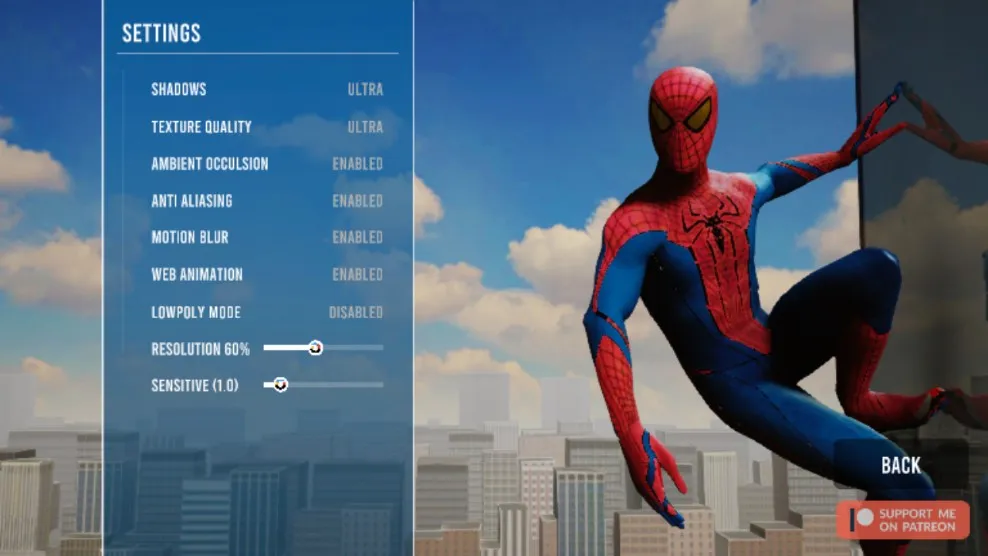Toggle the Anti Aliasing option
The height and width of the screenshot is (556, 988).
point(357,201)
